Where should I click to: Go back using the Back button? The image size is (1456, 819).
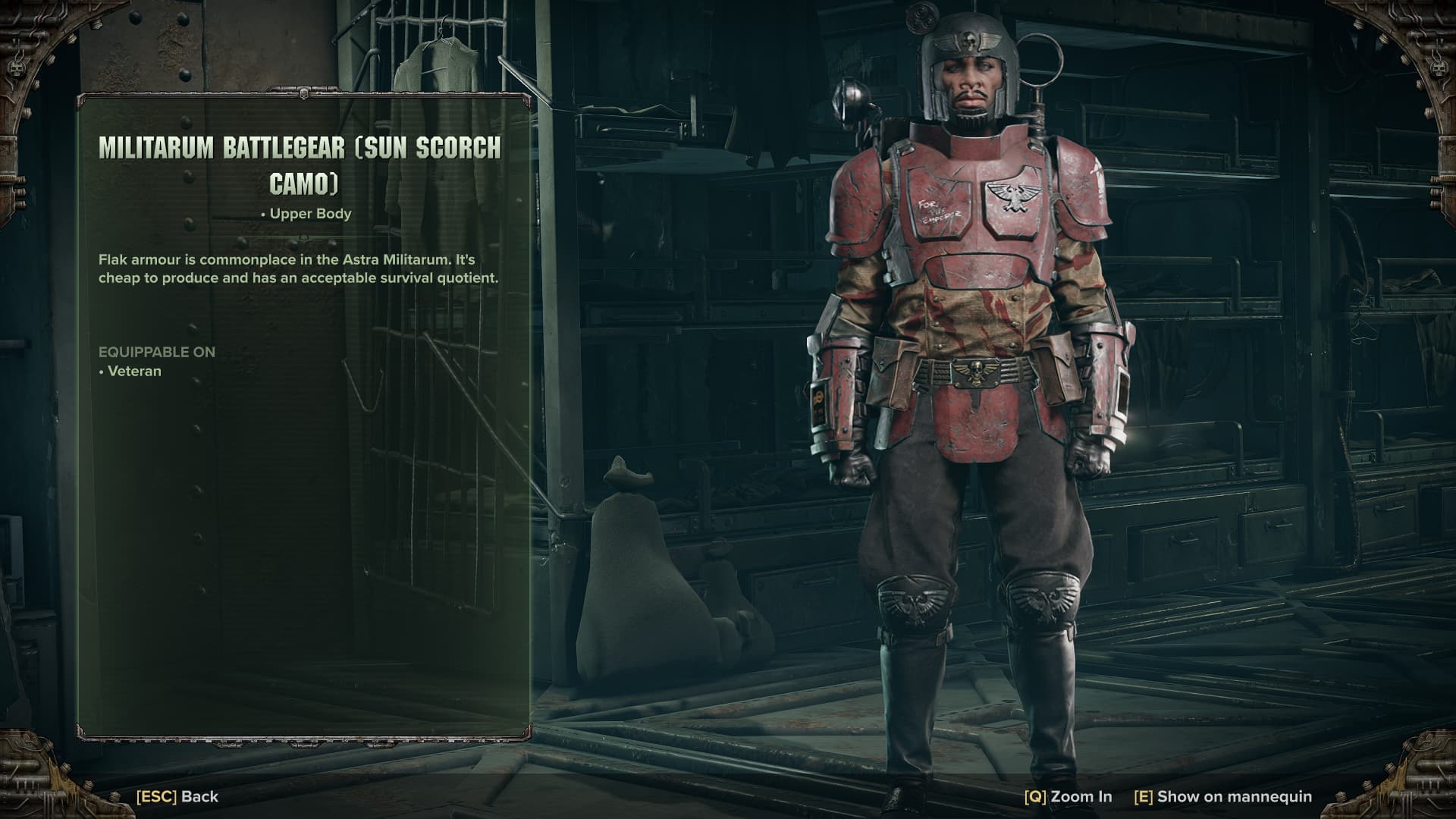[177, 796]
